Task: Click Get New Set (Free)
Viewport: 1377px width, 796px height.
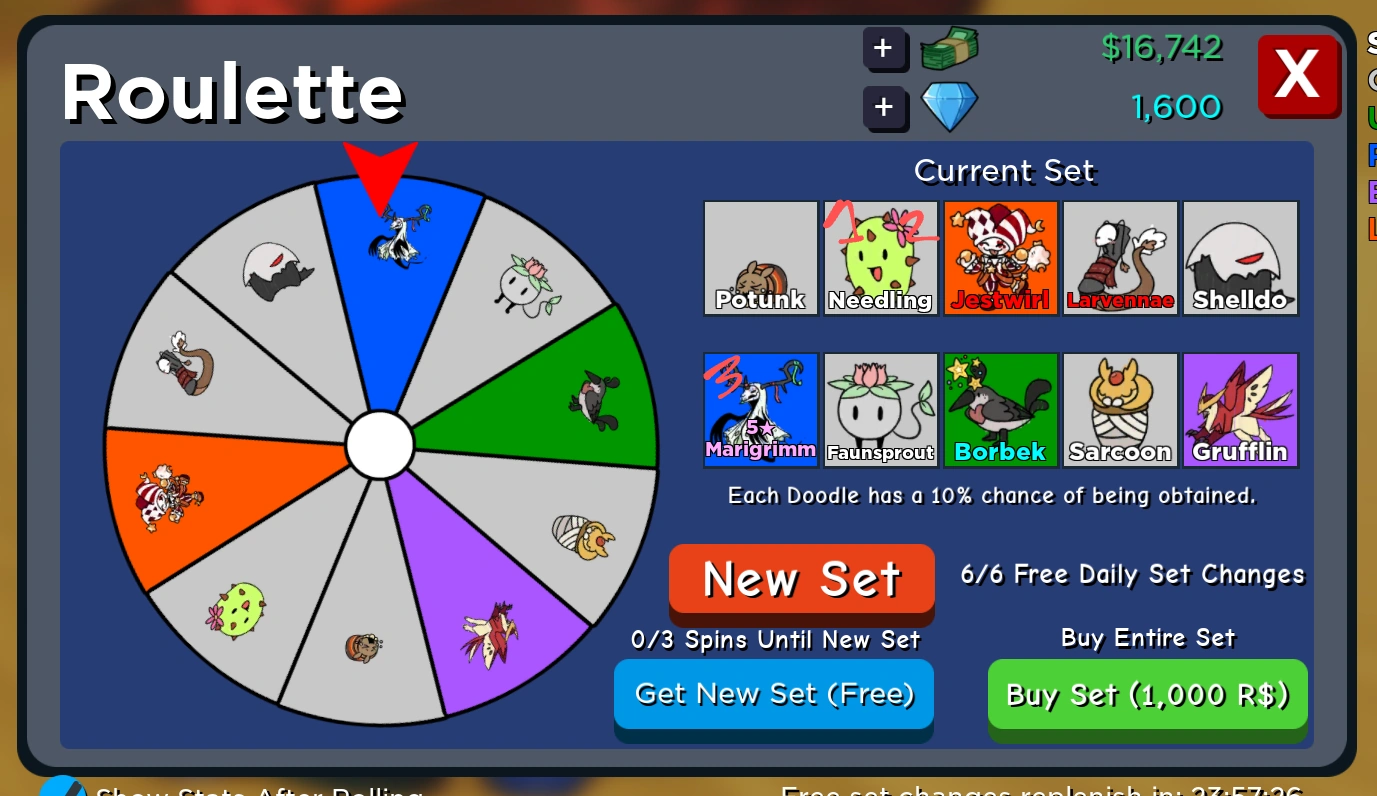Action: point(773,693)
